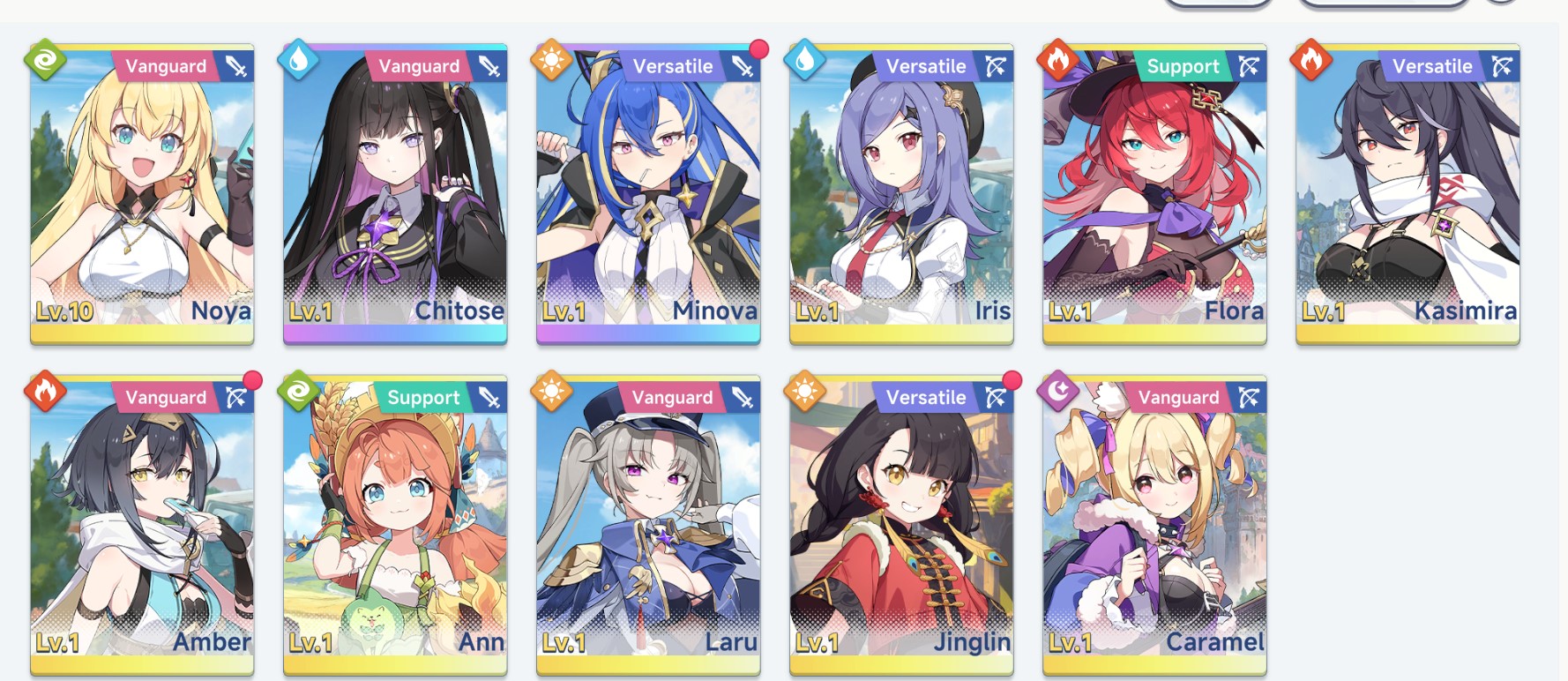Select the Jinglin card
The height and width of the screenshot is (681, 1568).
[901, 526]
